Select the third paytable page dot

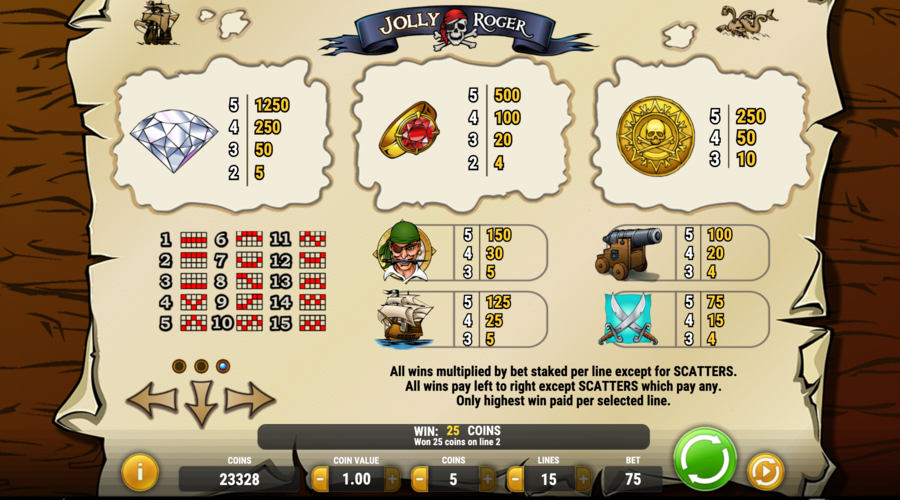(223, 366)
